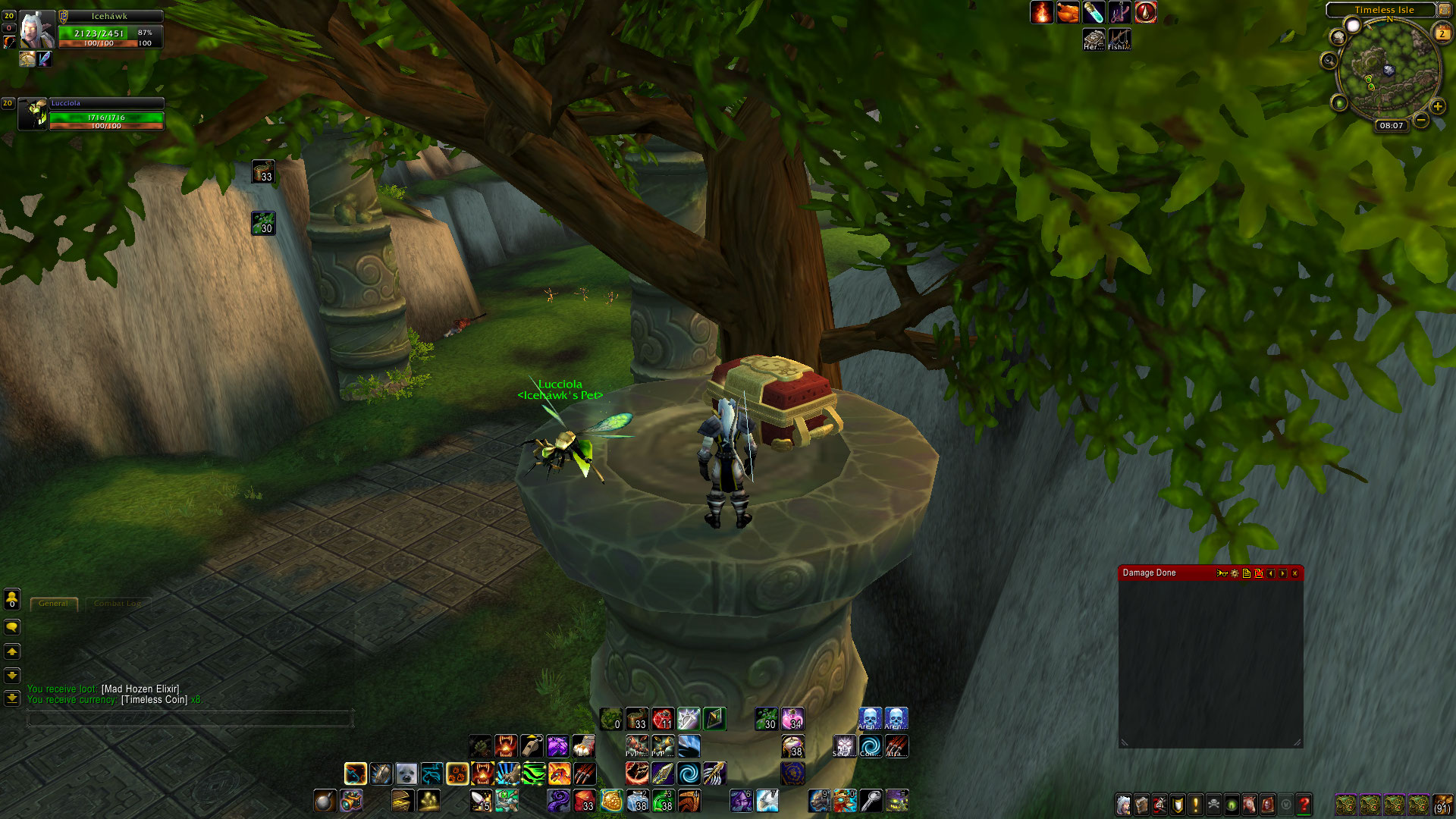1456x819 pixels.
Task: Open the red question mark help button
Action: tap(1304, 804)
